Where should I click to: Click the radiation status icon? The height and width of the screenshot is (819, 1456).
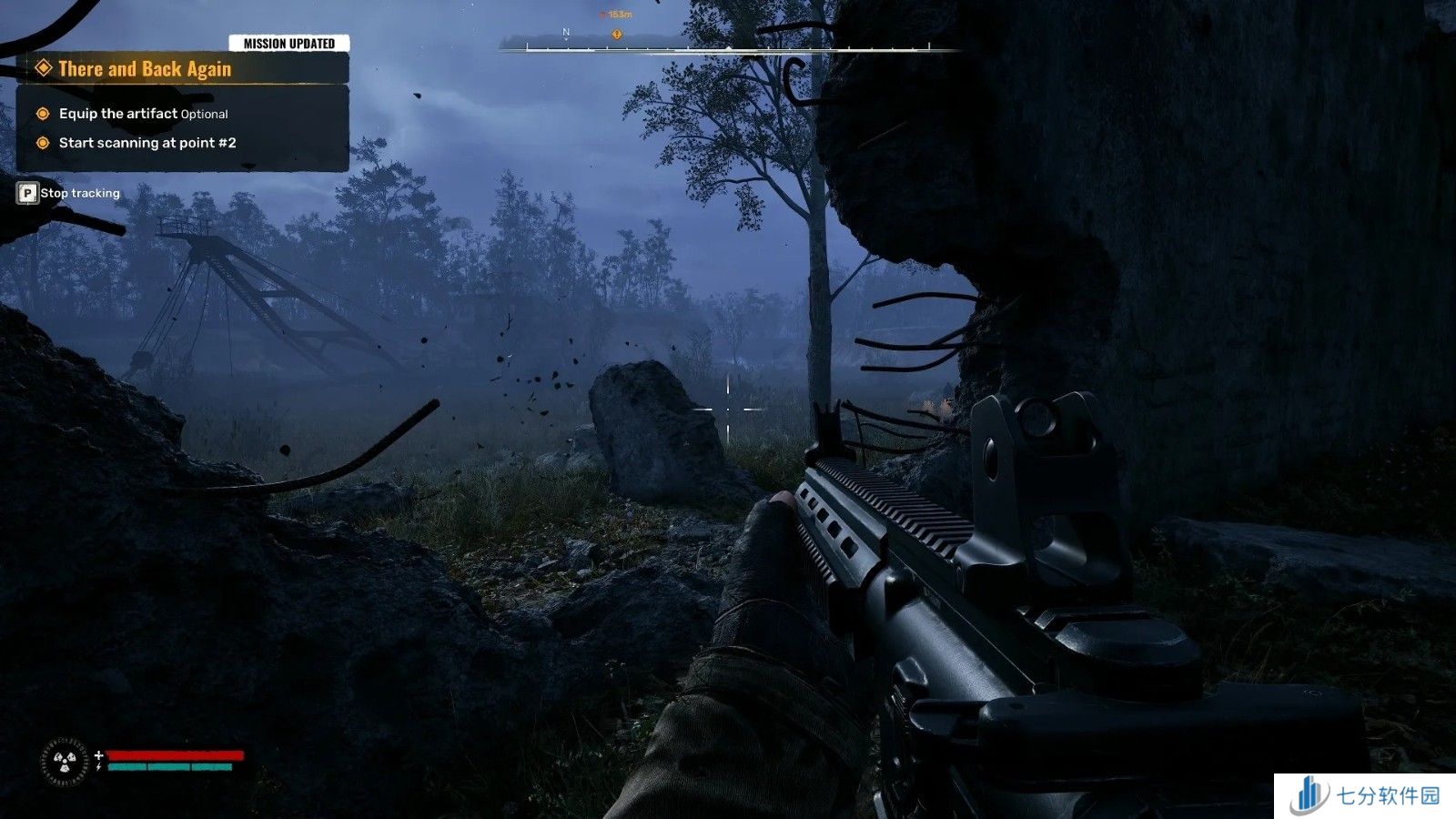coord(64,761)
